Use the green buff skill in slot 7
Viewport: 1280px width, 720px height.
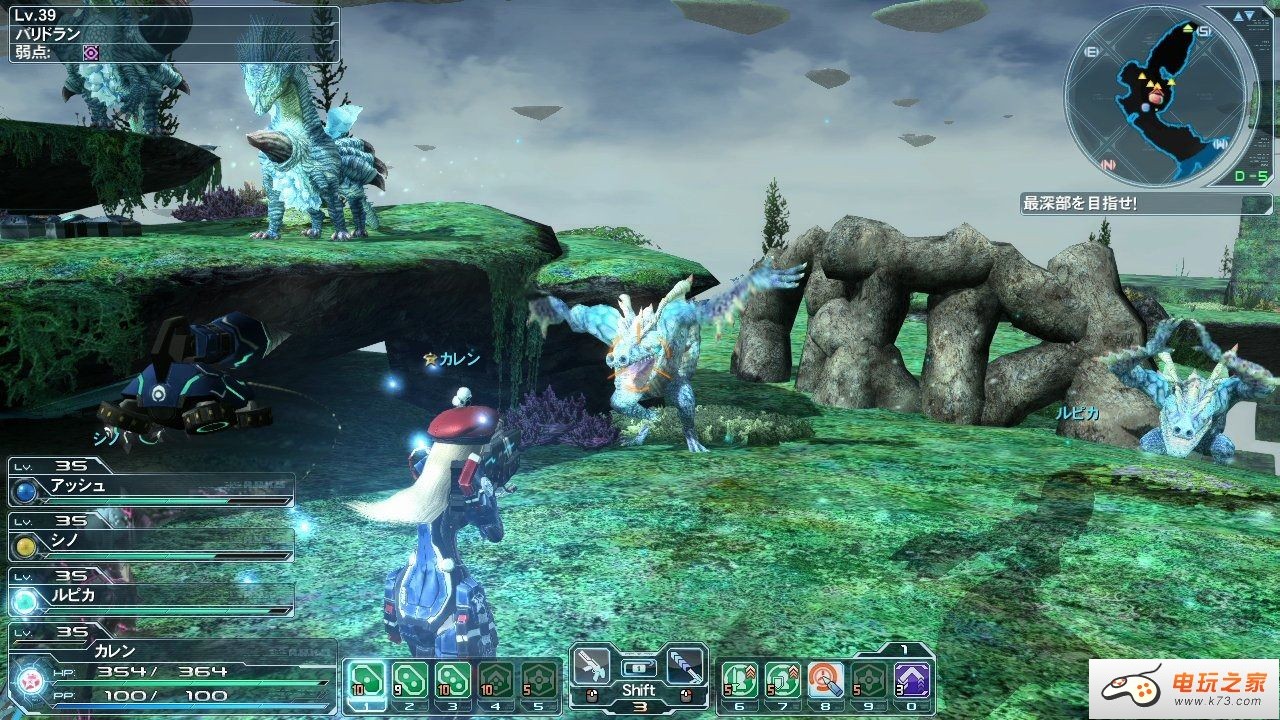coord(782,681)
